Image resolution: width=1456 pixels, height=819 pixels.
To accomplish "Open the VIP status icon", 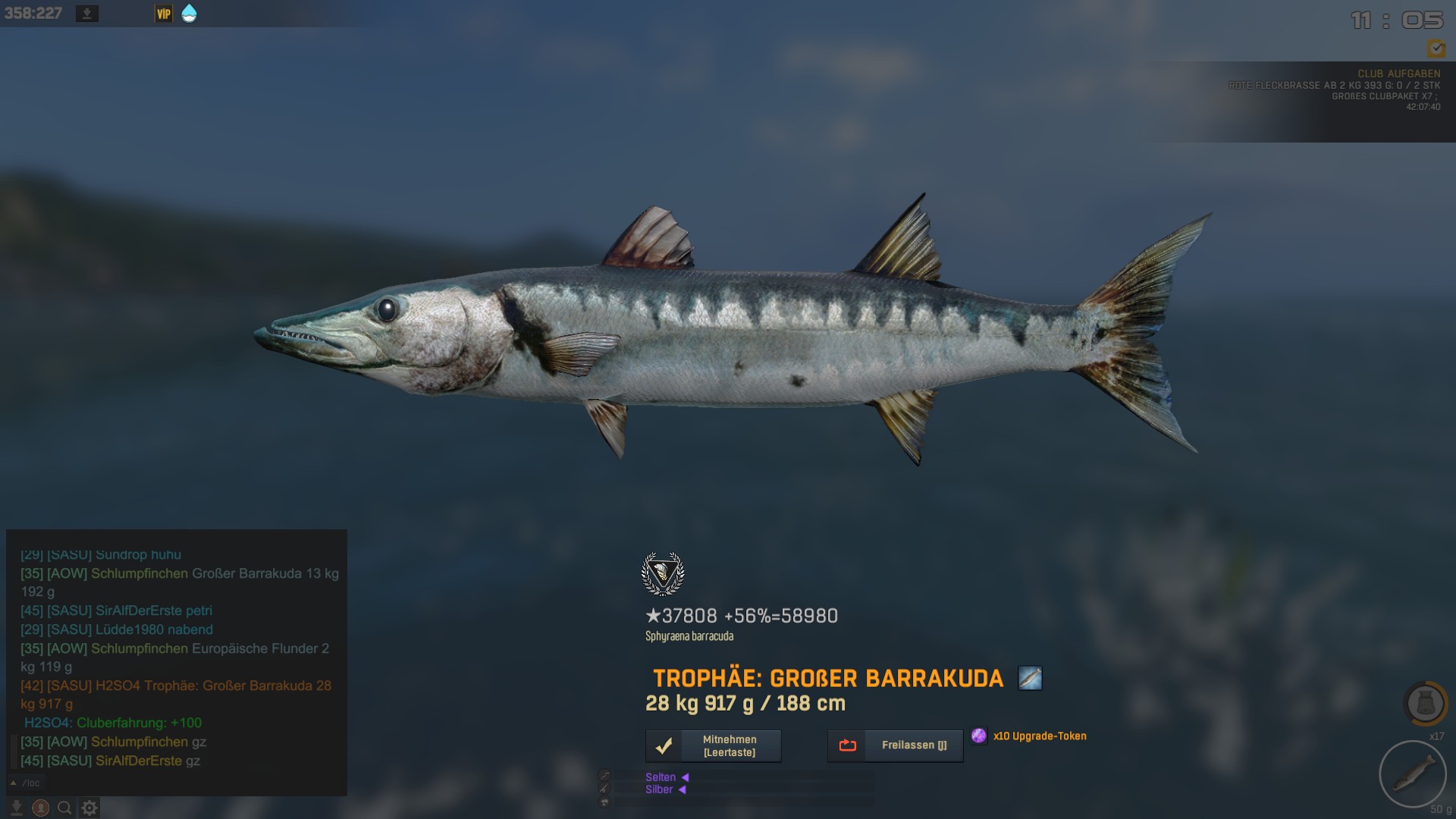I will tap(164, 14).
